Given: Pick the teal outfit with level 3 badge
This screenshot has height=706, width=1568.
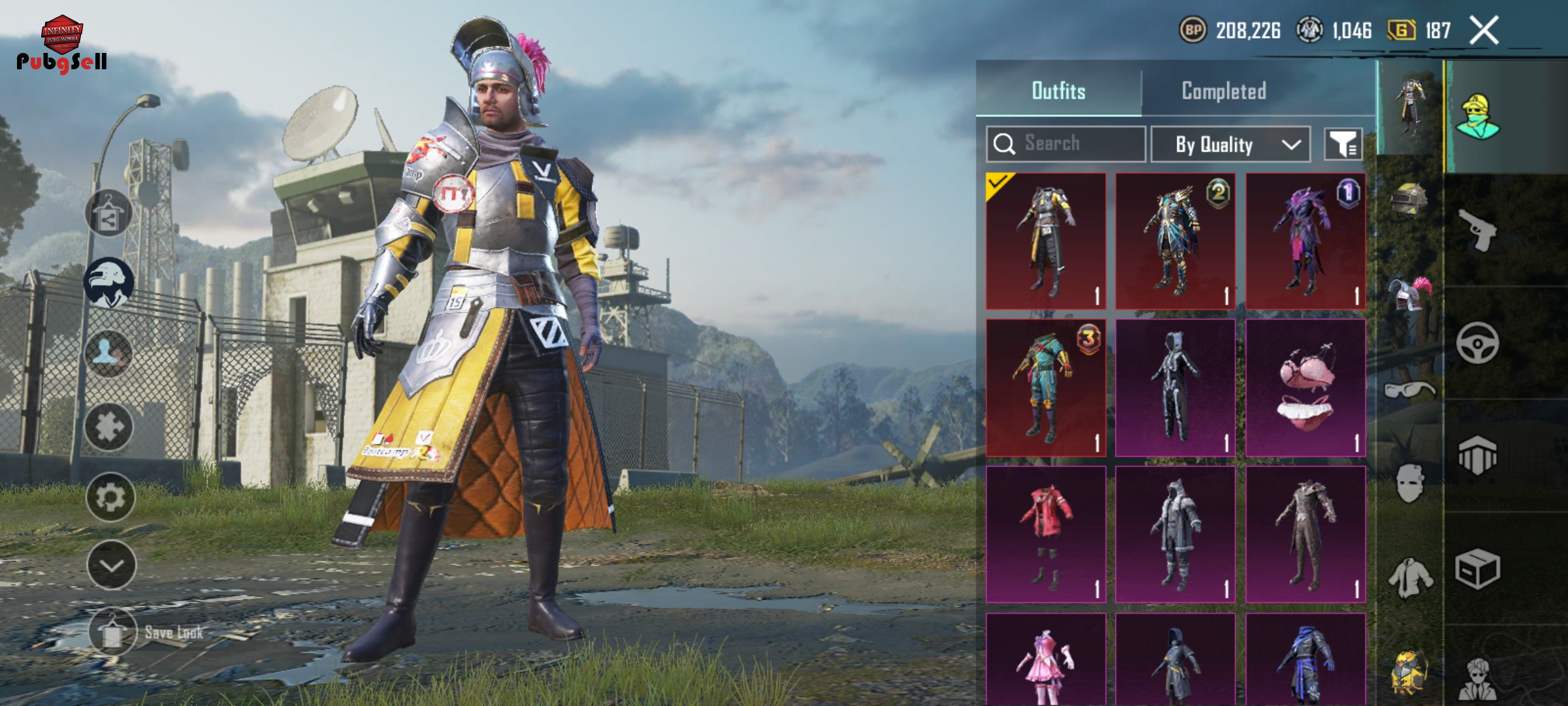Looking at the screenshot, I should [x=1046, y=388].
